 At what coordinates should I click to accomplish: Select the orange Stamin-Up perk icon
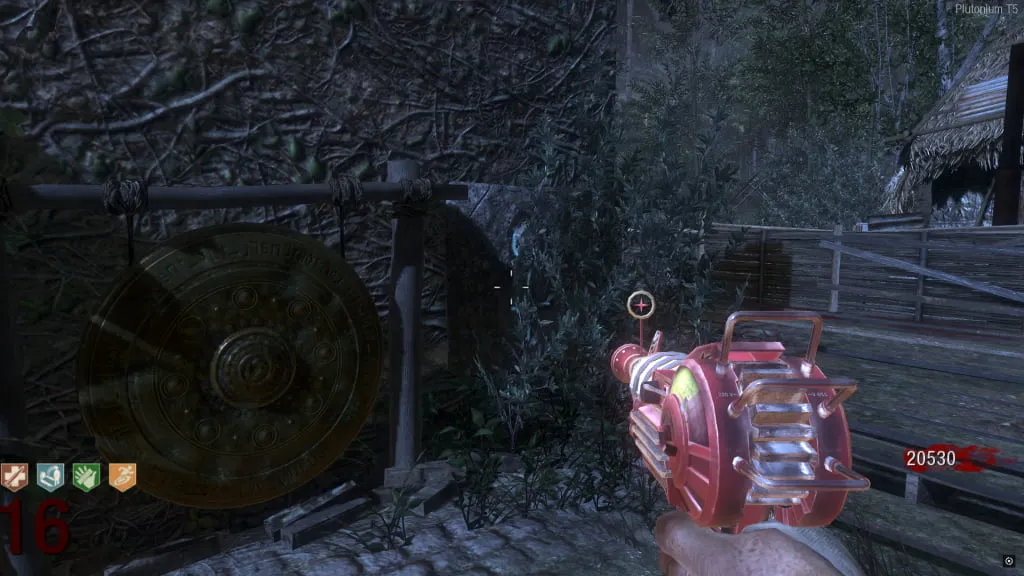pyautogui.click(x=122, y=478)
